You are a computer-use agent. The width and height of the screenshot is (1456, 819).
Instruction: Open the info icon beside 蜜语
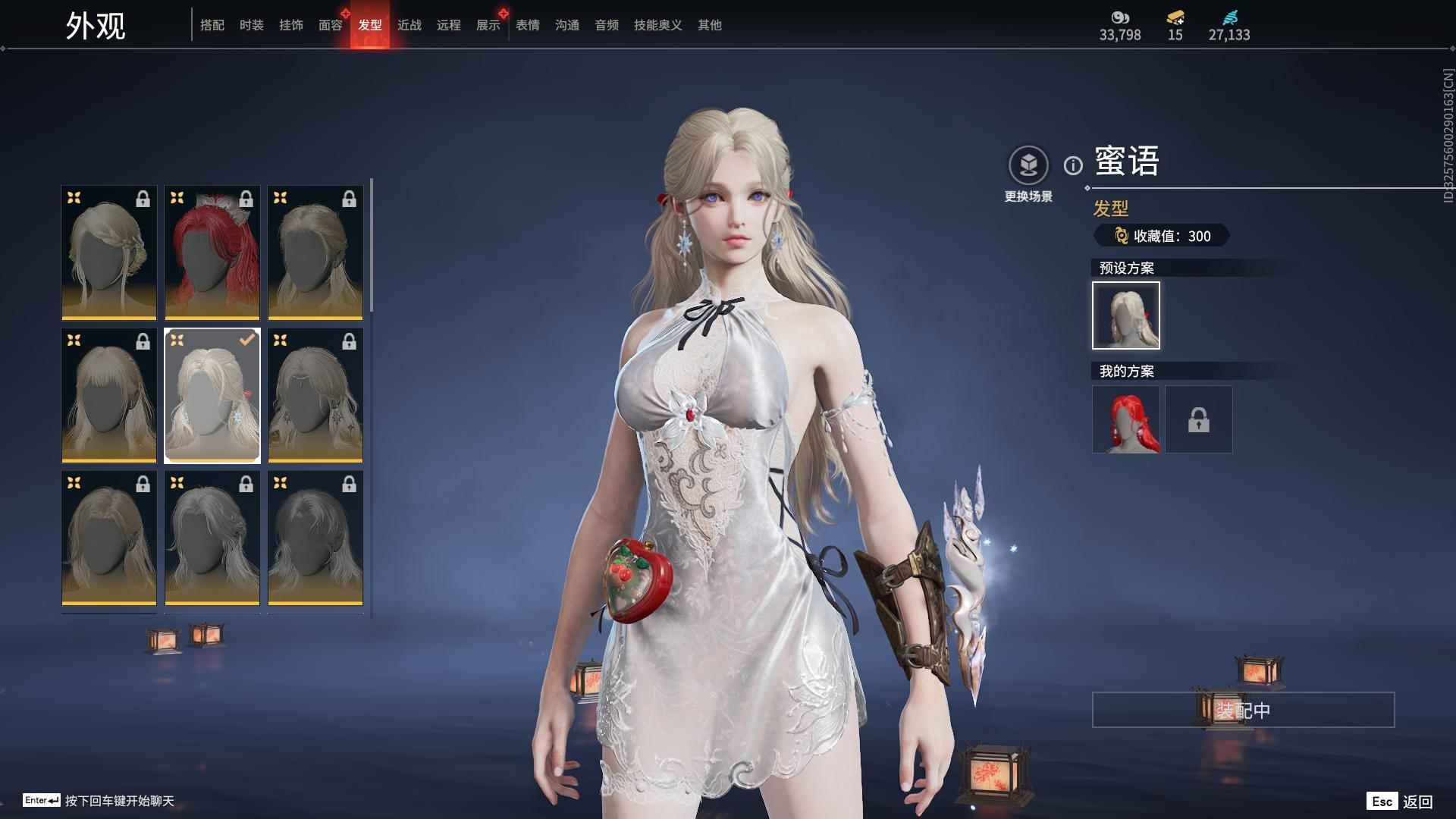click(1073, 165)
